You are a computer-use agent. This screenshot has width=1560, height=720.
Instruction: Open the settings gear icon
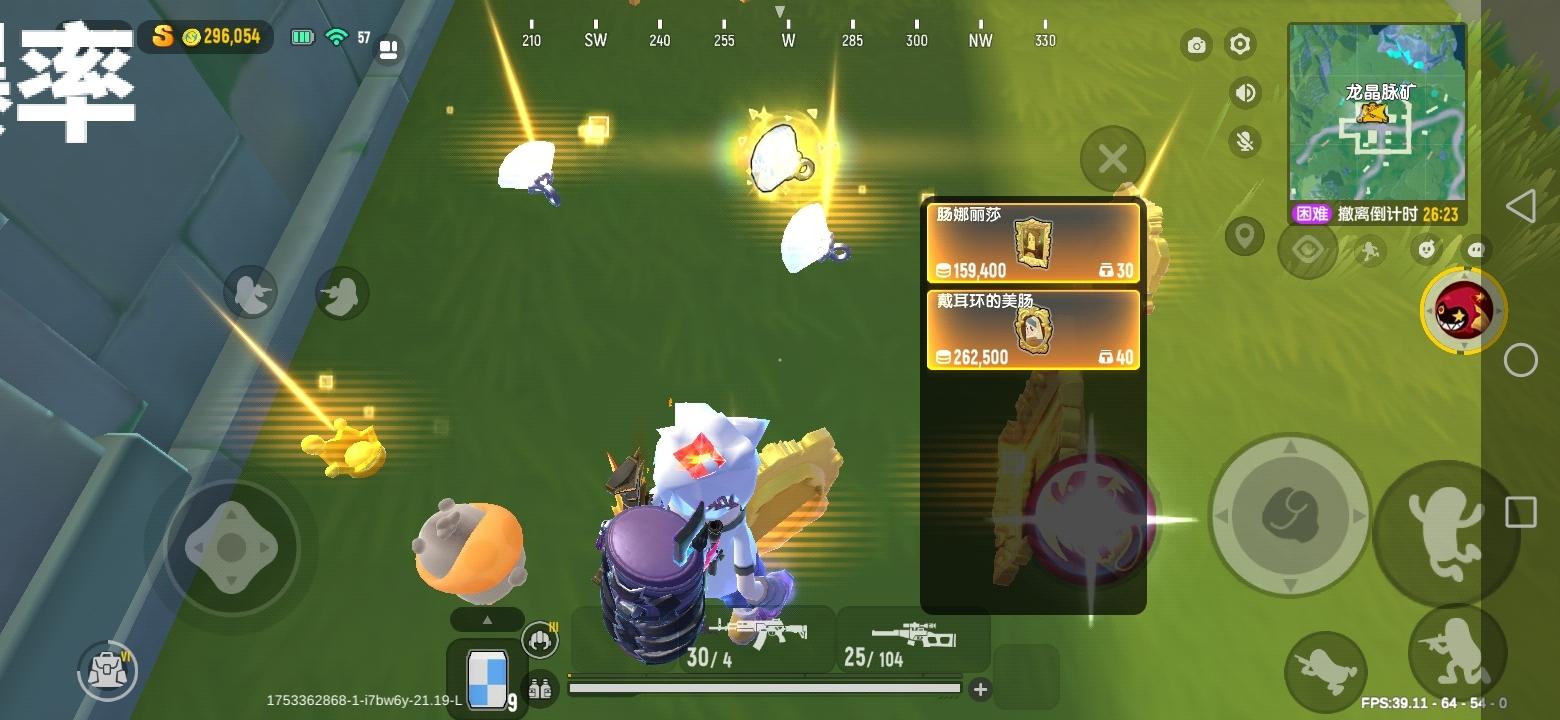tap(1240, 46)
